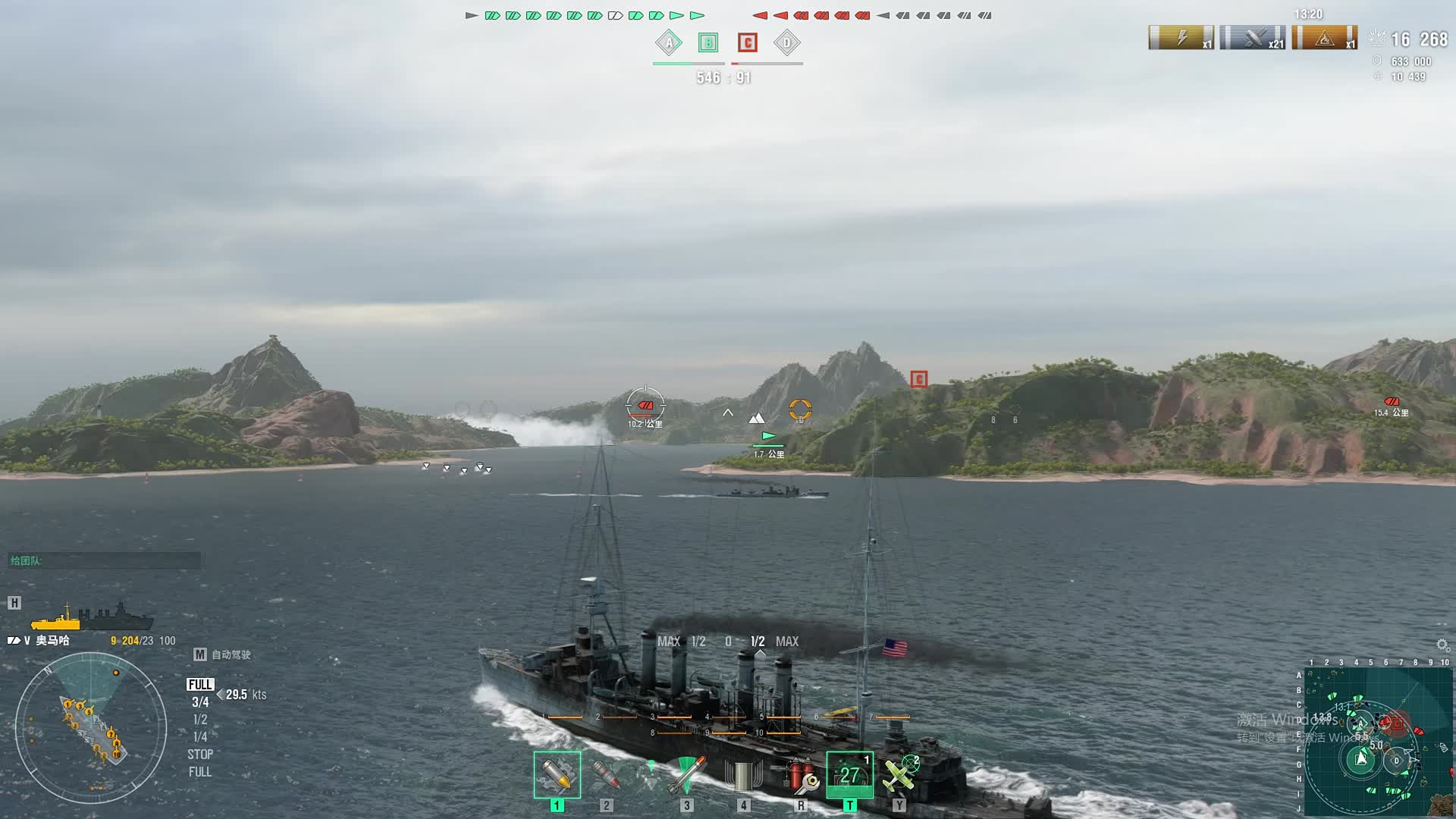The width and height of the screenshot is (1456, 819).
Task: Launch the green spotter aircraft consumable
Action: [x=899, y=775]
